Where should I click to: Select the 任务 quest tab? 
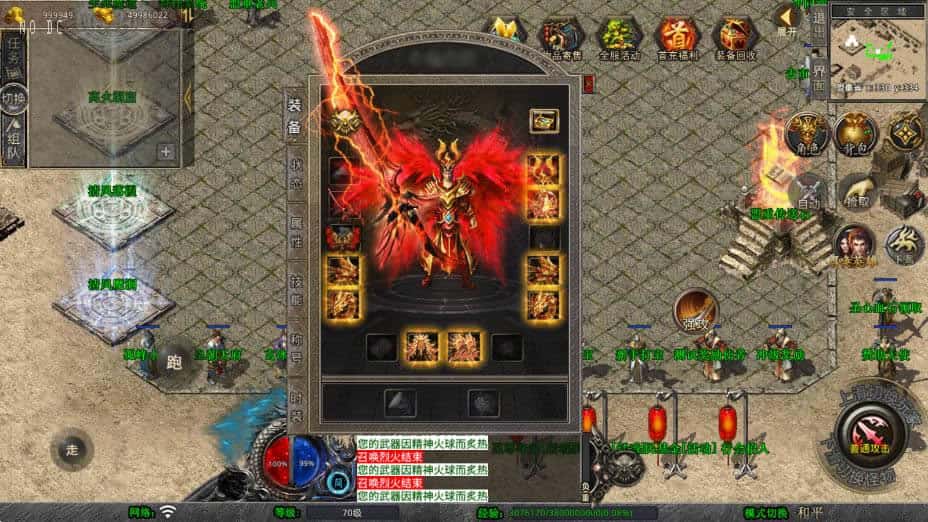(13, 57)
